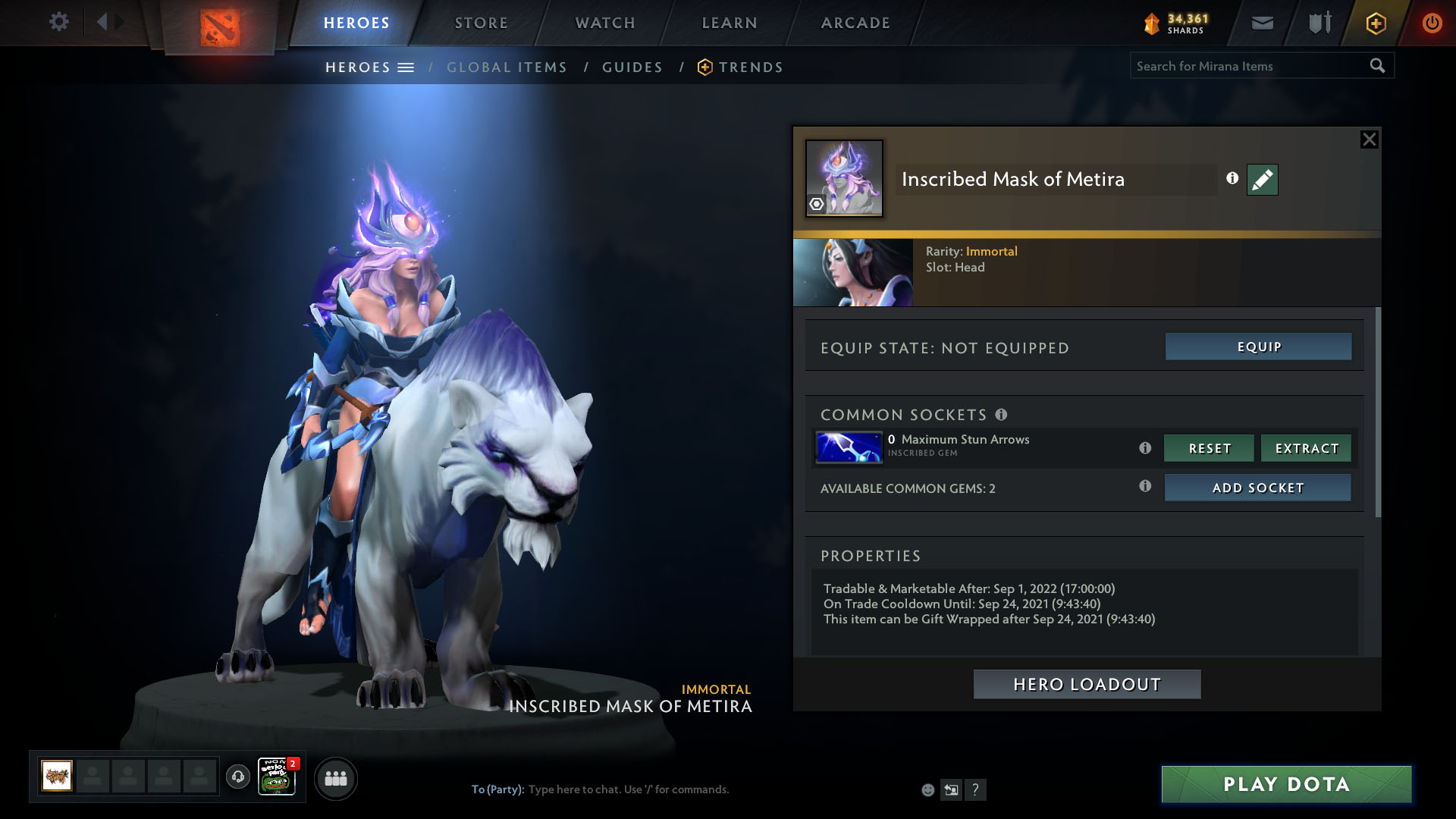Reset the Maximum Stun Arrows gem
Image resolution: width=1456 pixels, height=819 pixels.
click(1209, 448)
